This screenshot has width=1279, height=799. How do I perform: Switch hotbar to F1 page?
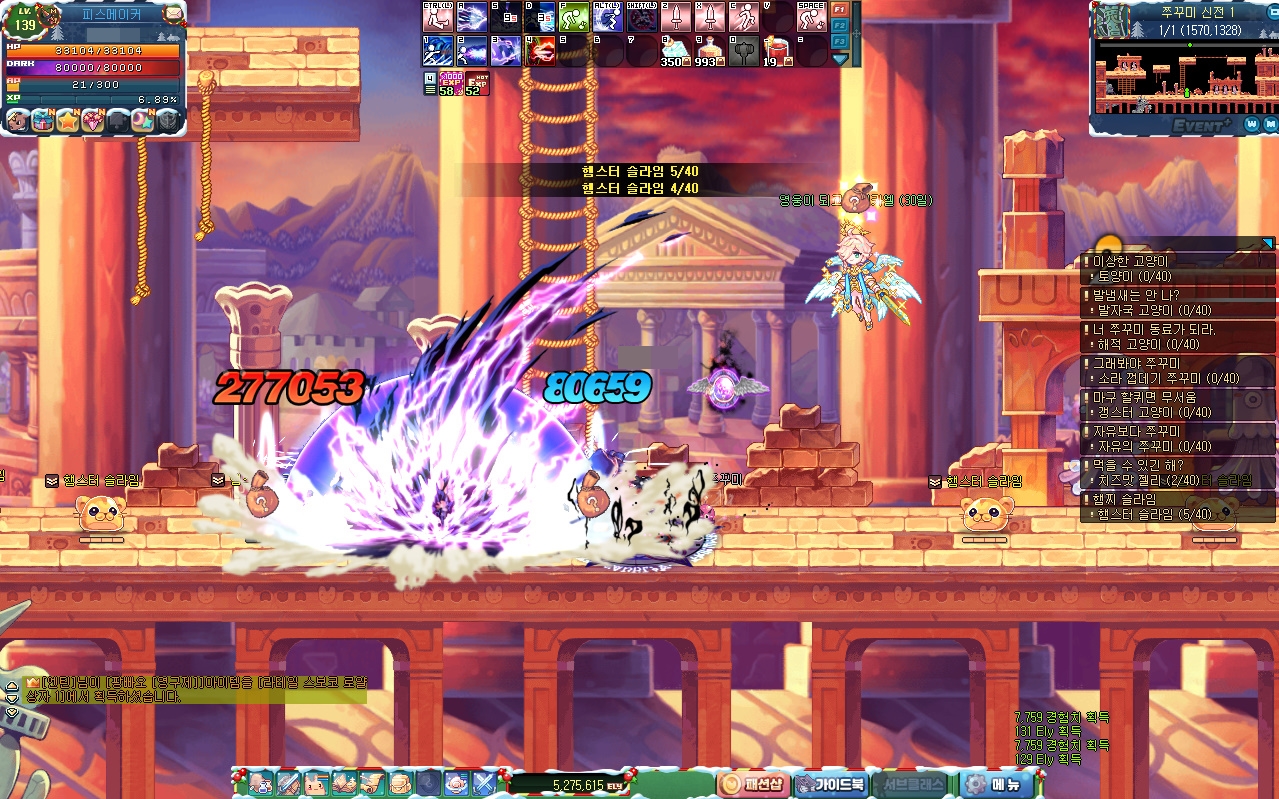pyautogui.click(x=839, y=10)
